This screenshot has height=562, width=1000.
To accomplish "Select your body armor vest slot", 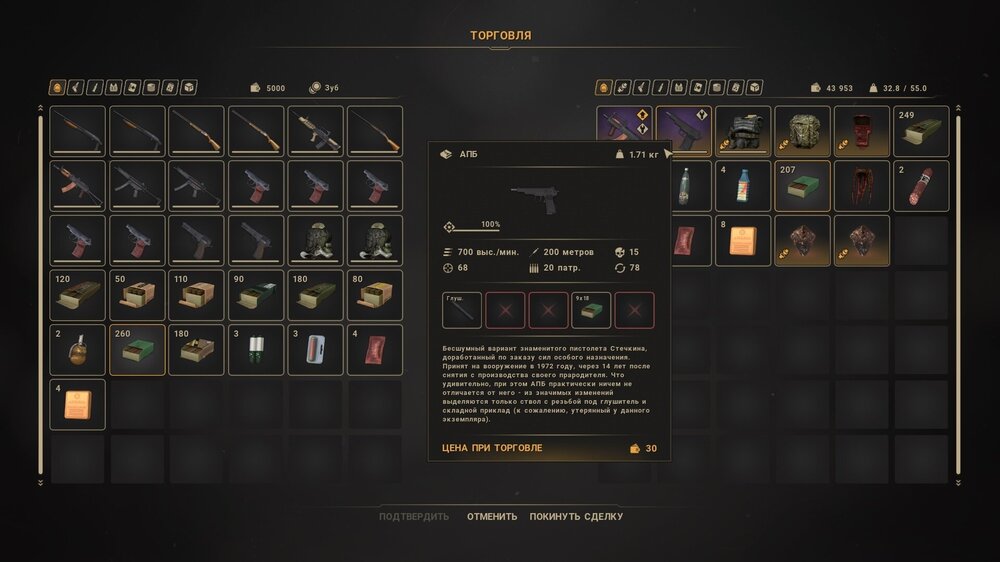I will coord(743,131).
